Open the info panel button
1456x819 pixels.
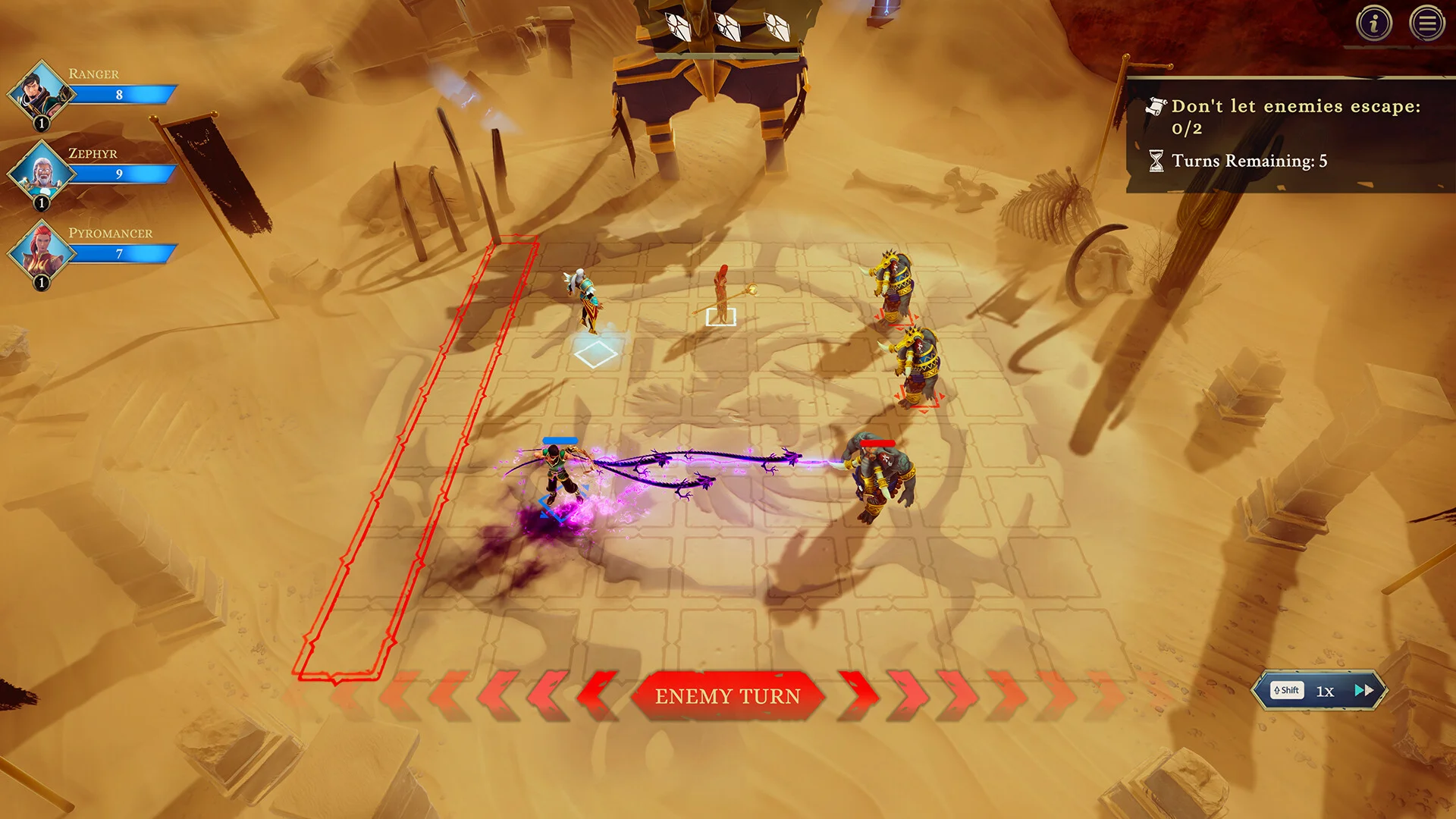pos(1373,24)
